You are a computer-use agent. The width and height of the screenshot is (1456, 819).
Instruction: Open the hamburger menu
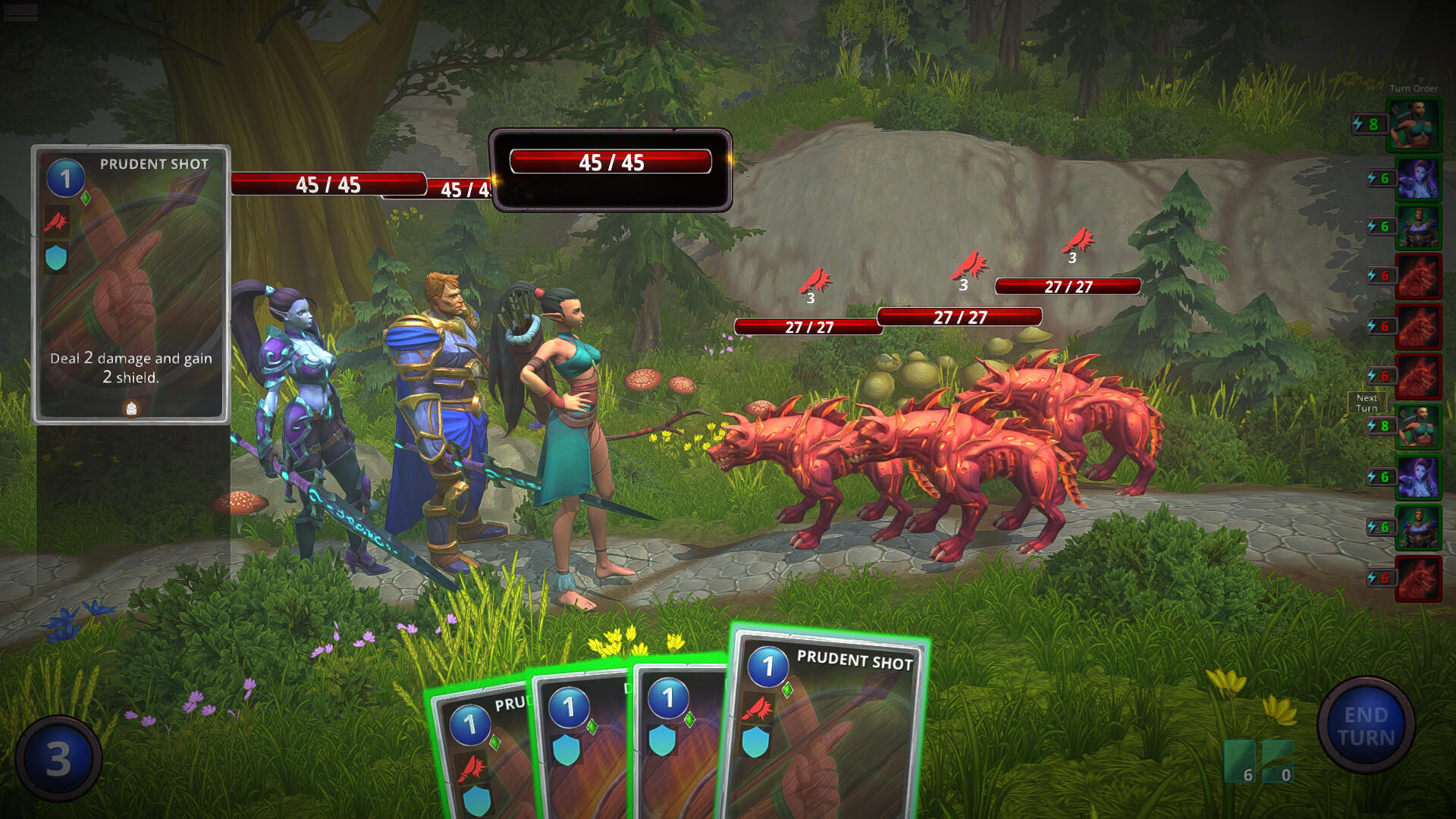click(x=20, y=12)
